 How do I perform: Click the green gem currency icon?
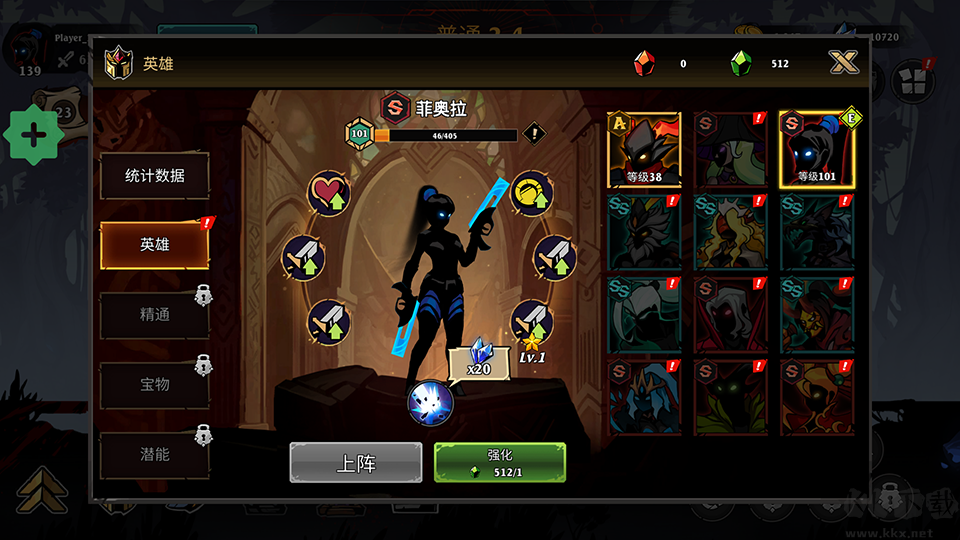click(741, 64)
